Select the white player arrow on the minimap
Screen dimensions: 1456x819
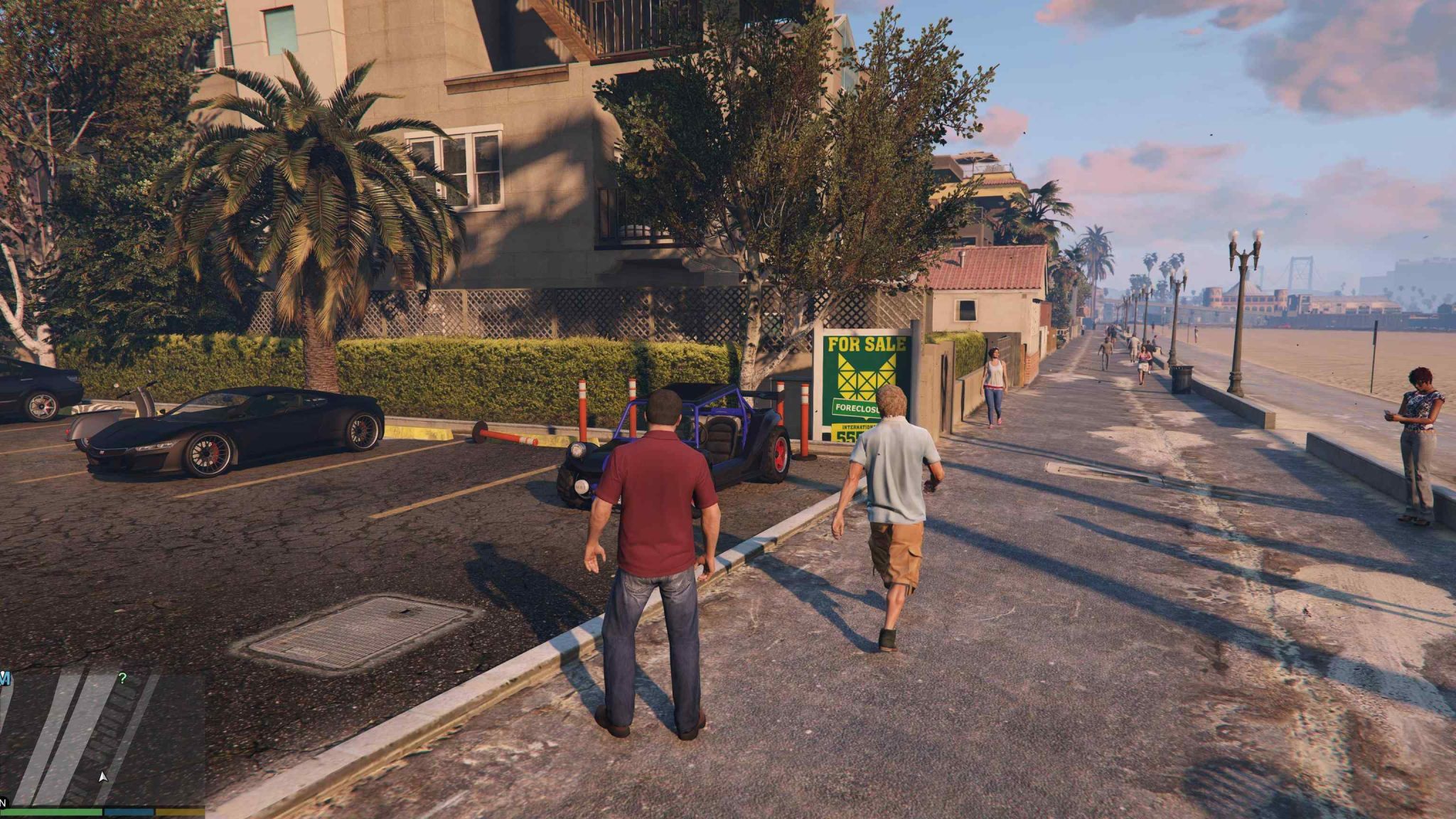coord(103,777)
